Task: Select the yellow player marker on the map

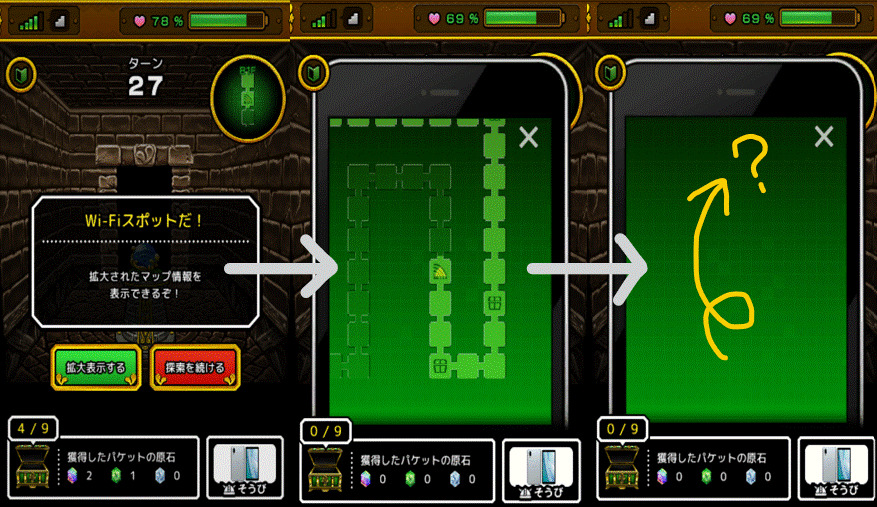Action: [440, 270]
